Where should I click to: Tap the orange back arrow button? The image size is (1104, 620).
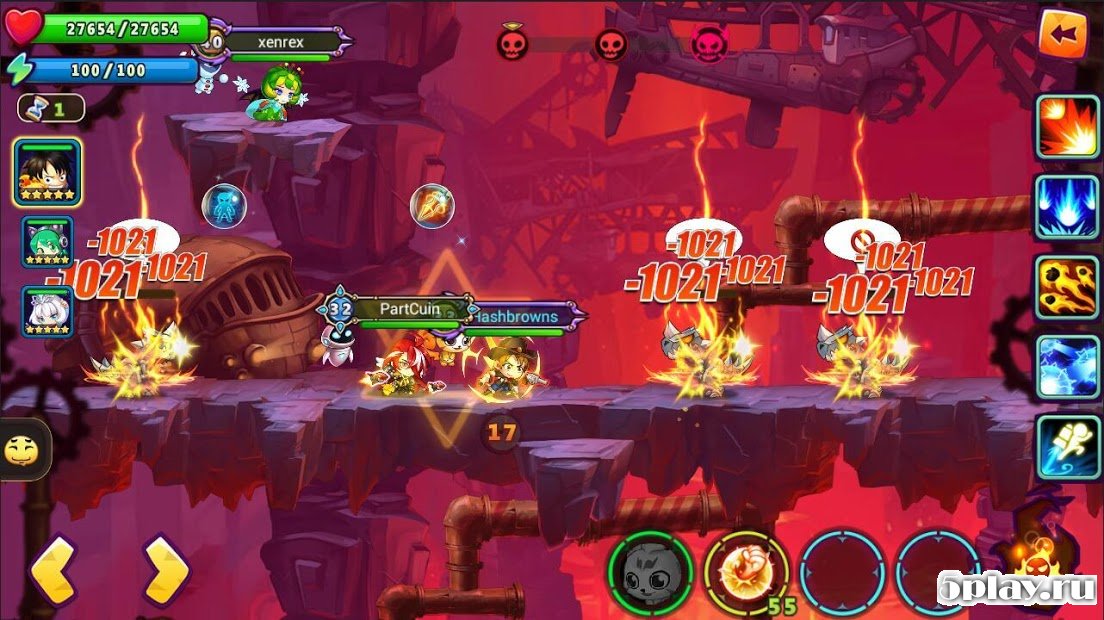[1062, 34]
